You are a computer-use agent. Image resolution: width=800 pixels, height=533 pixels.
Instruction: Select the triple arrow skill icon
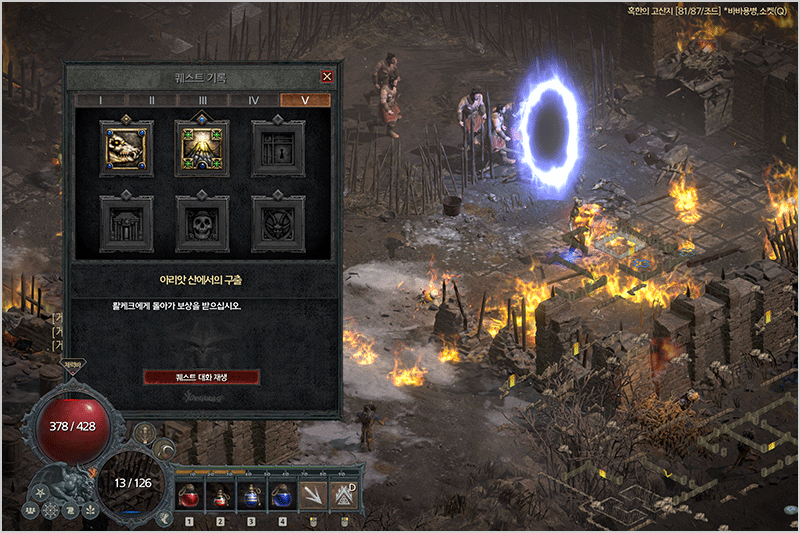coord(314,493)
